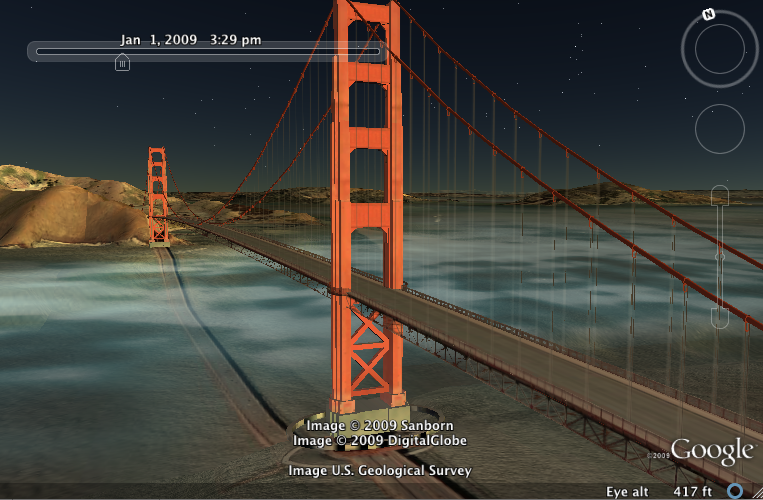763x500 pixels.
Task: Click the N marker on the compass ring
Action: 708,15
